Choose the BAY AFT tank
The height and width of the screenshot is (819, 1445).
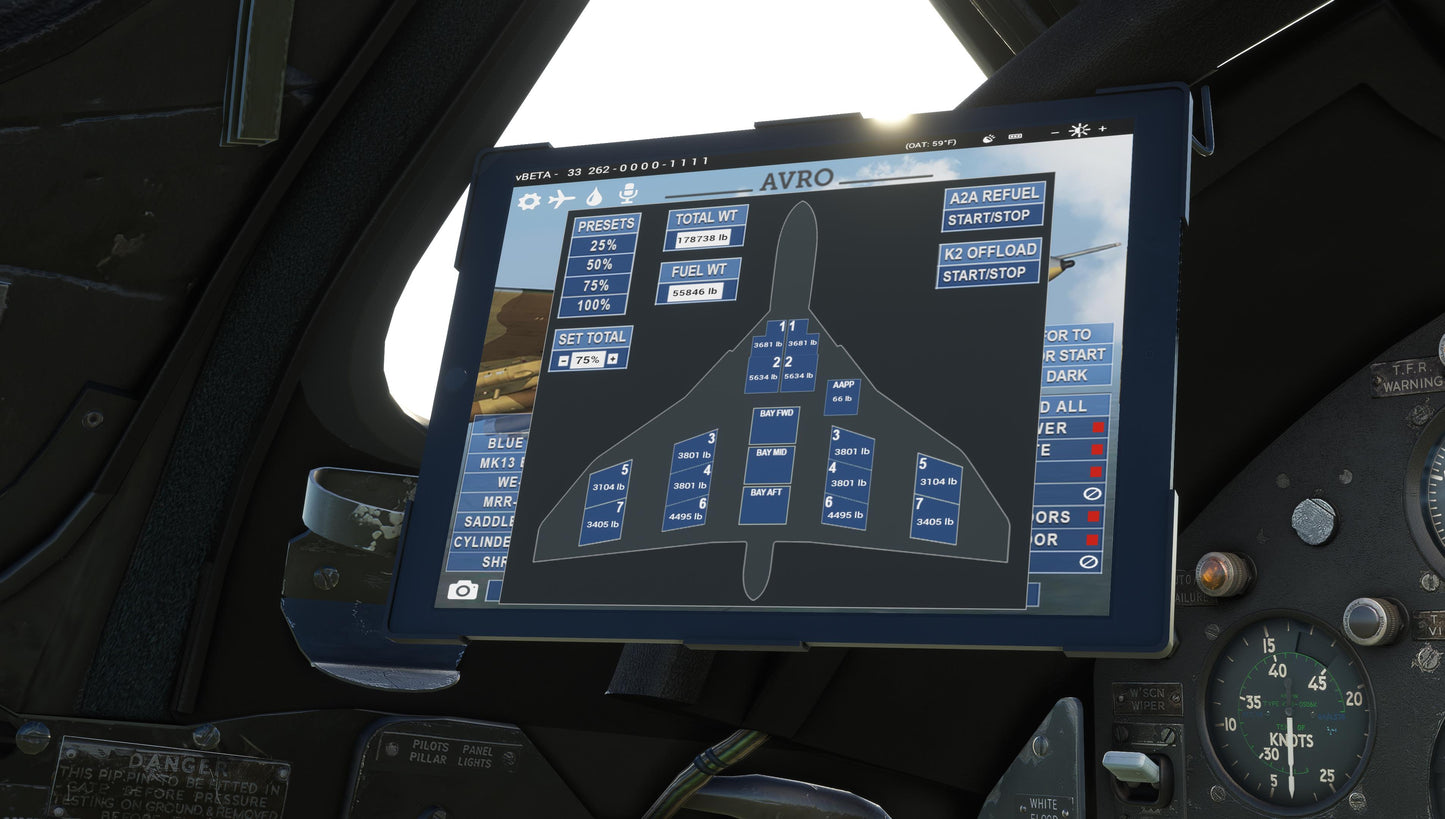point(765,505)
